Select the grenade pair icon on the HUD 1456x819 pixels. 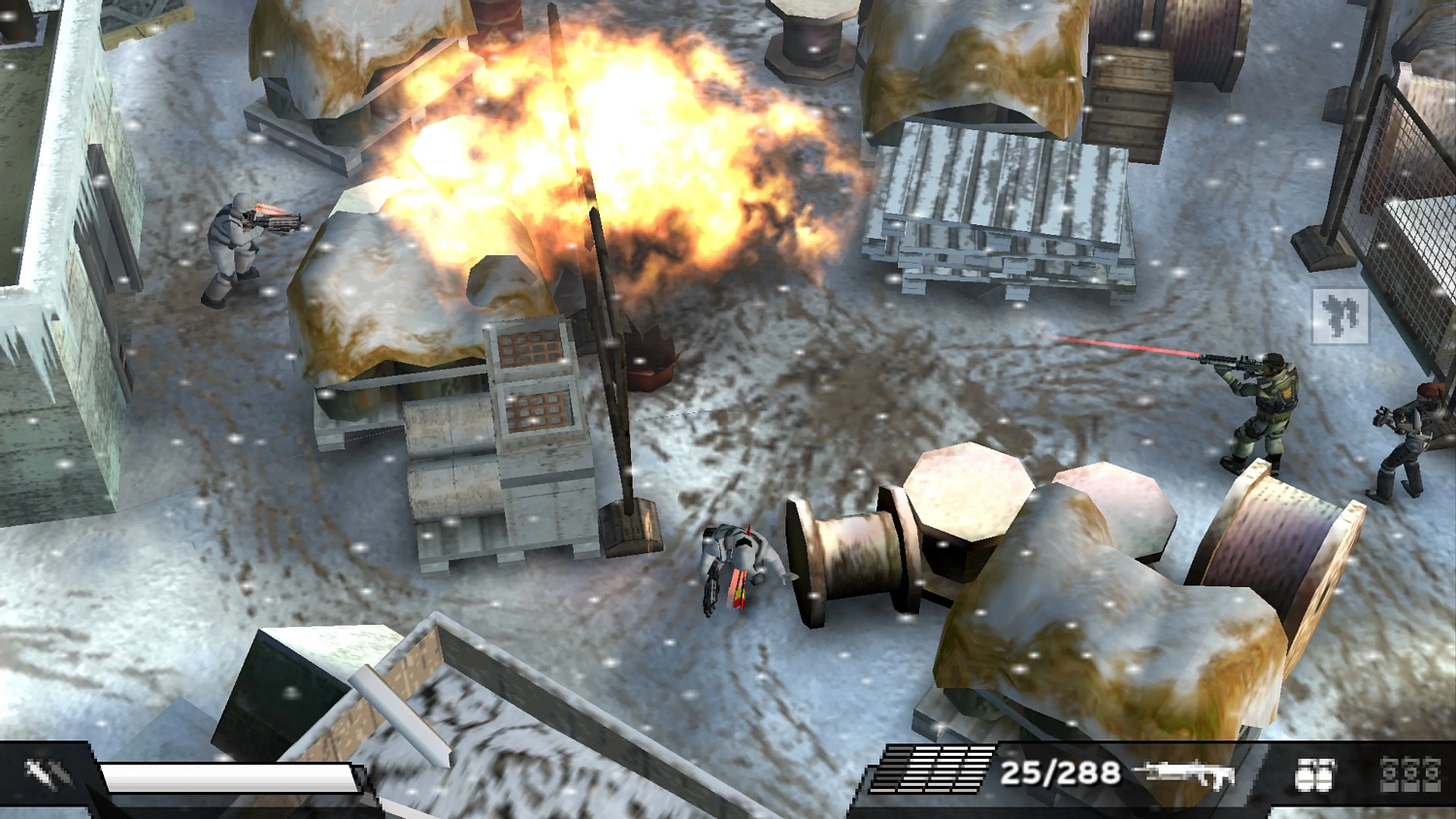coord(1316,774)
